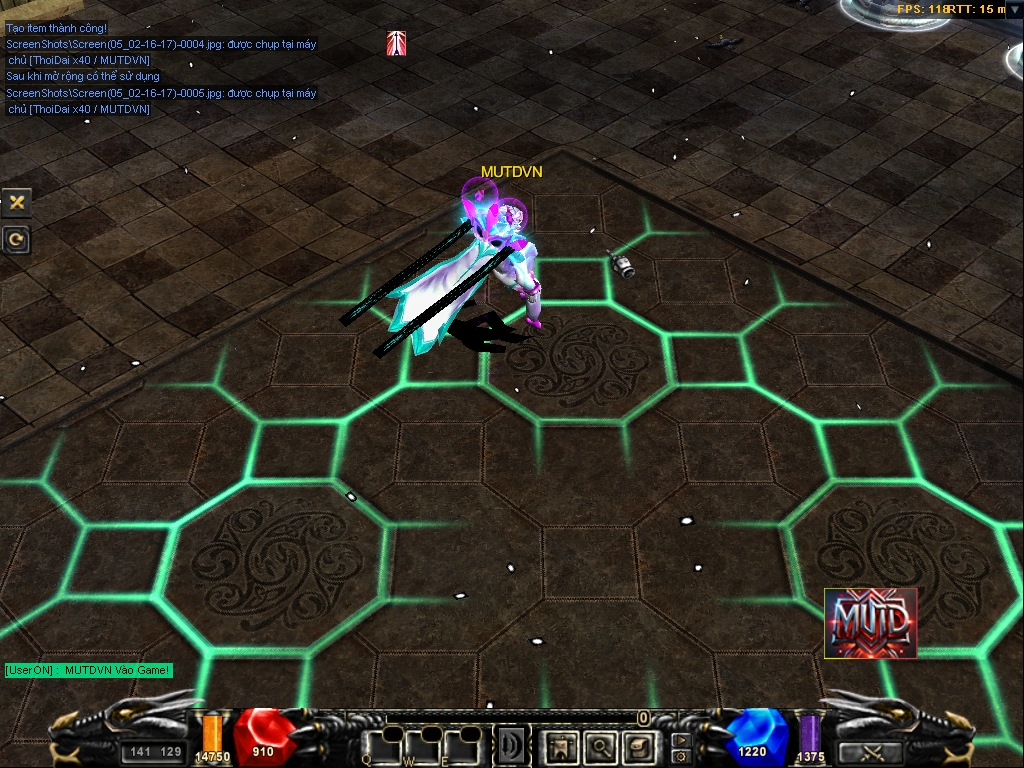Screen dimensions: 1024x768
Task: Expand the dropdown arrow beside FPS counter
Action: 1014,9
